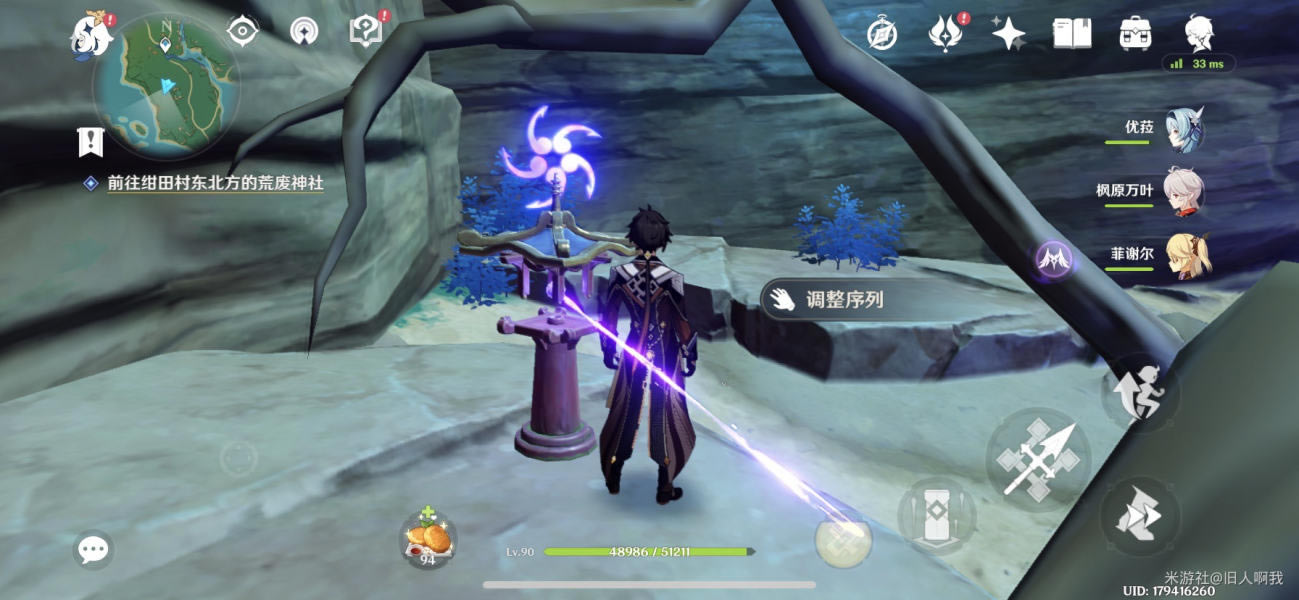Switch to party member 优菈

click(1183, 130)
